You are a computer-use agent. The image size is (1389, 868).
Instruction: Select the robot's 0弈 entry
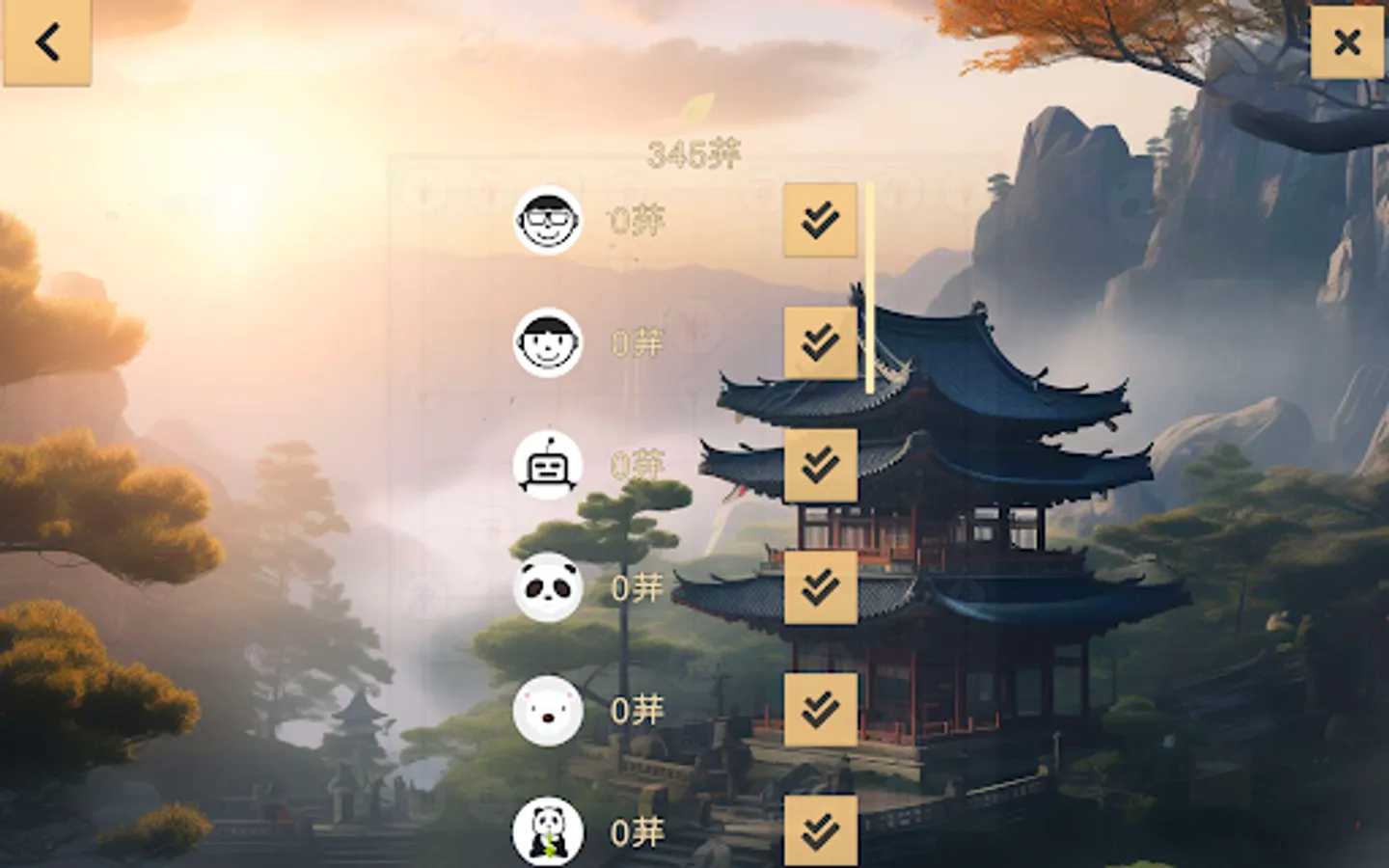[x=637, y=466]
